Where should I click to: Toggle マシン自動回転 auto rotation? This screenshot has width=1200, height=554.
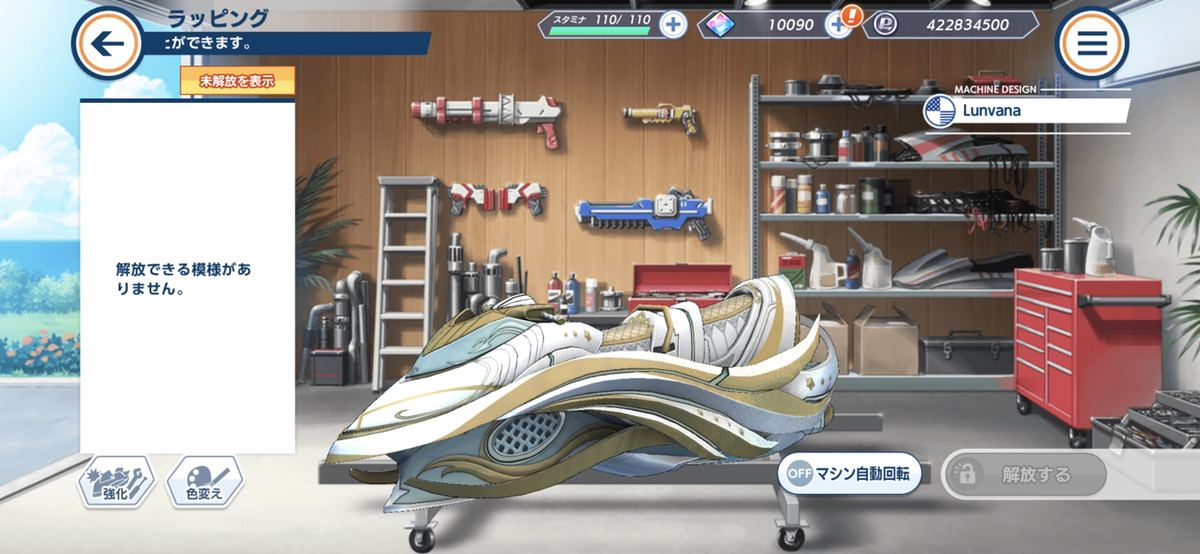coord(849,474)
